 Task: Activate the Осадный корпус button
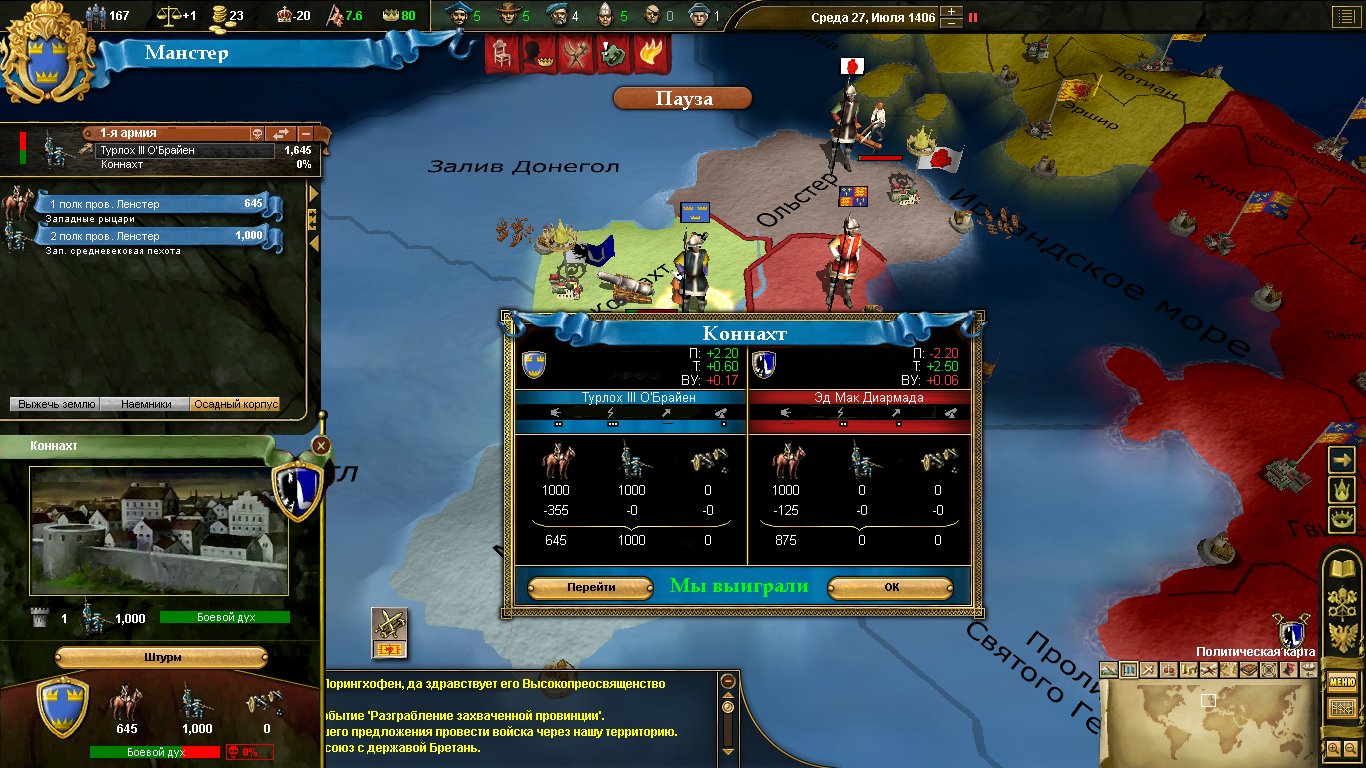click(x=234, y=404)
